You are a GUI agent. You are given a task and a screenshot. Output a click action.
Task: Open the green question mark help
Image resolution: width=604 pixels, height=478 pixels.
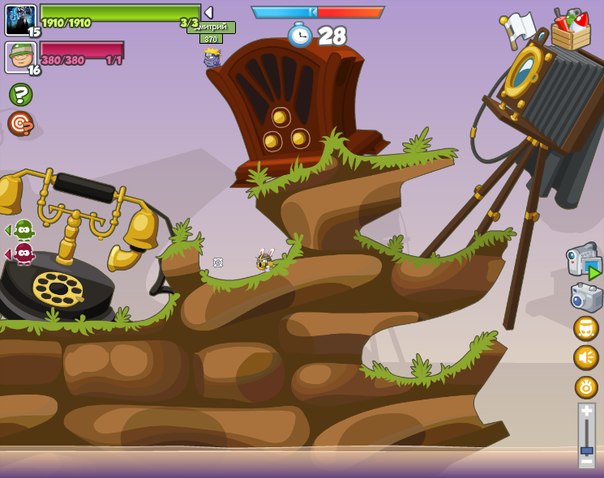(x=20, y=94)
